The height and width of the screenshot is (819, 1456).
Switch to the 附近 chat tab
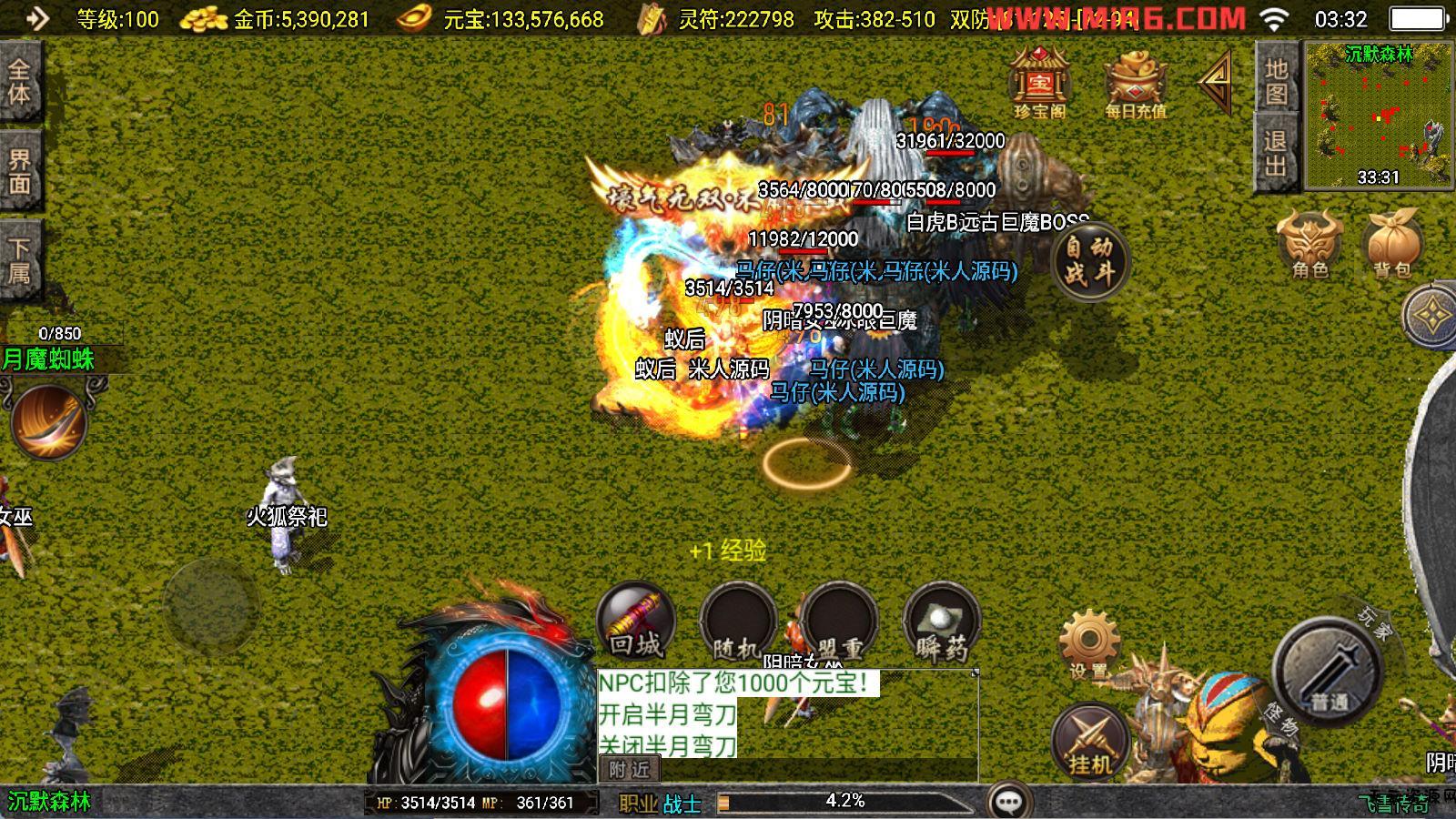click(x=629, y=770)
